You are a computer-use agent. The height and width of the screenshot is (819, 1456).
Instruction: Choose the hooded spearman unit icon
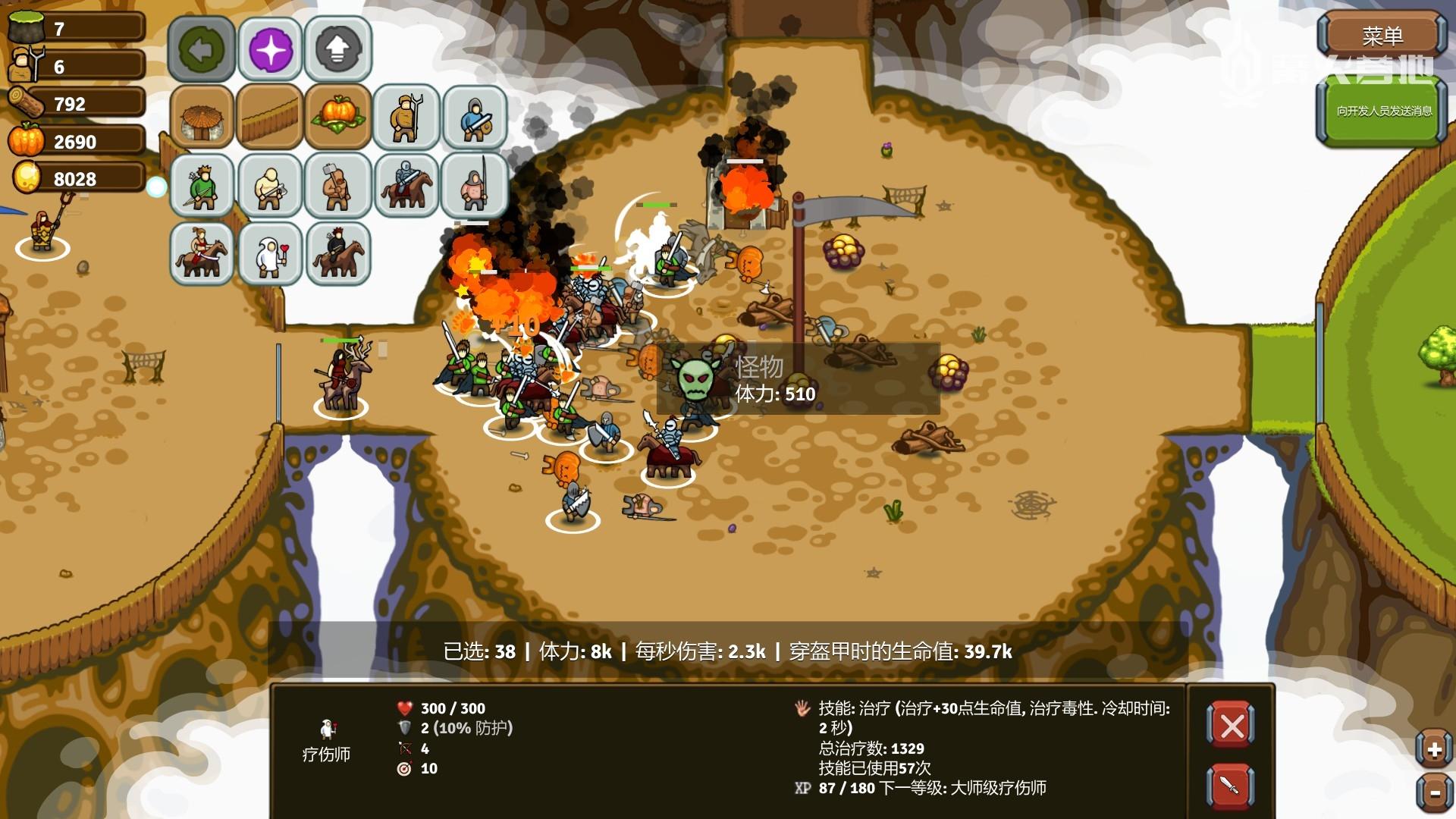point(475,185)
